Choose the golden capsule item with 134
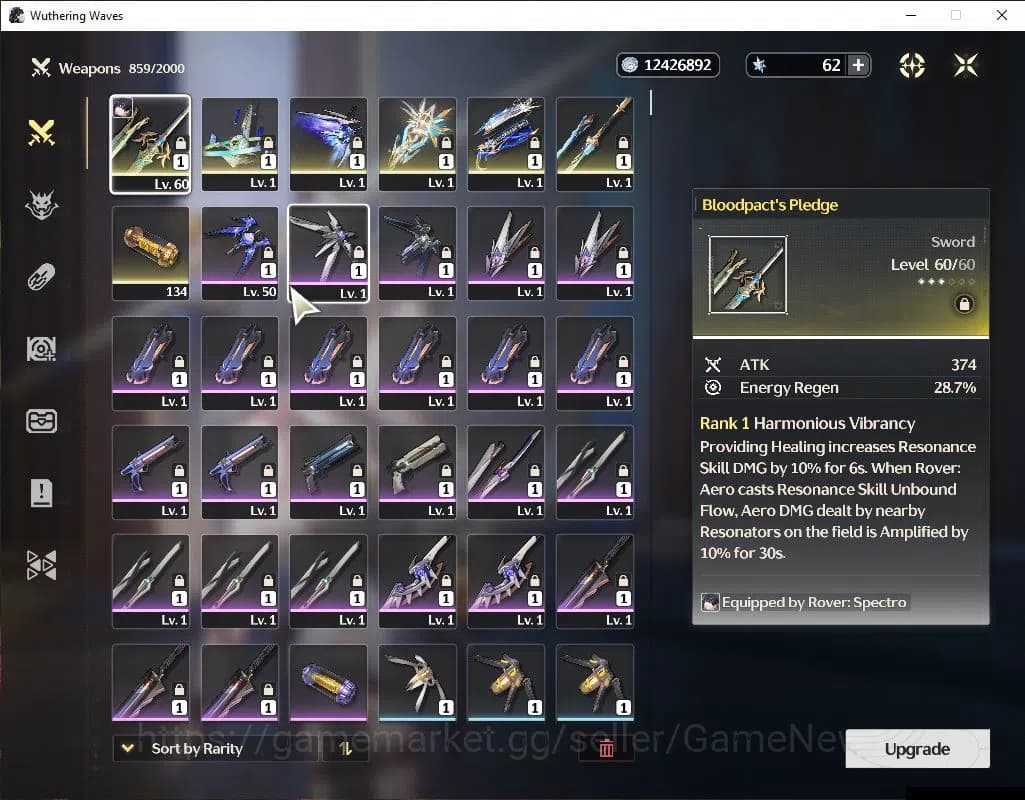1025x800 pixels. click(150, 253)
